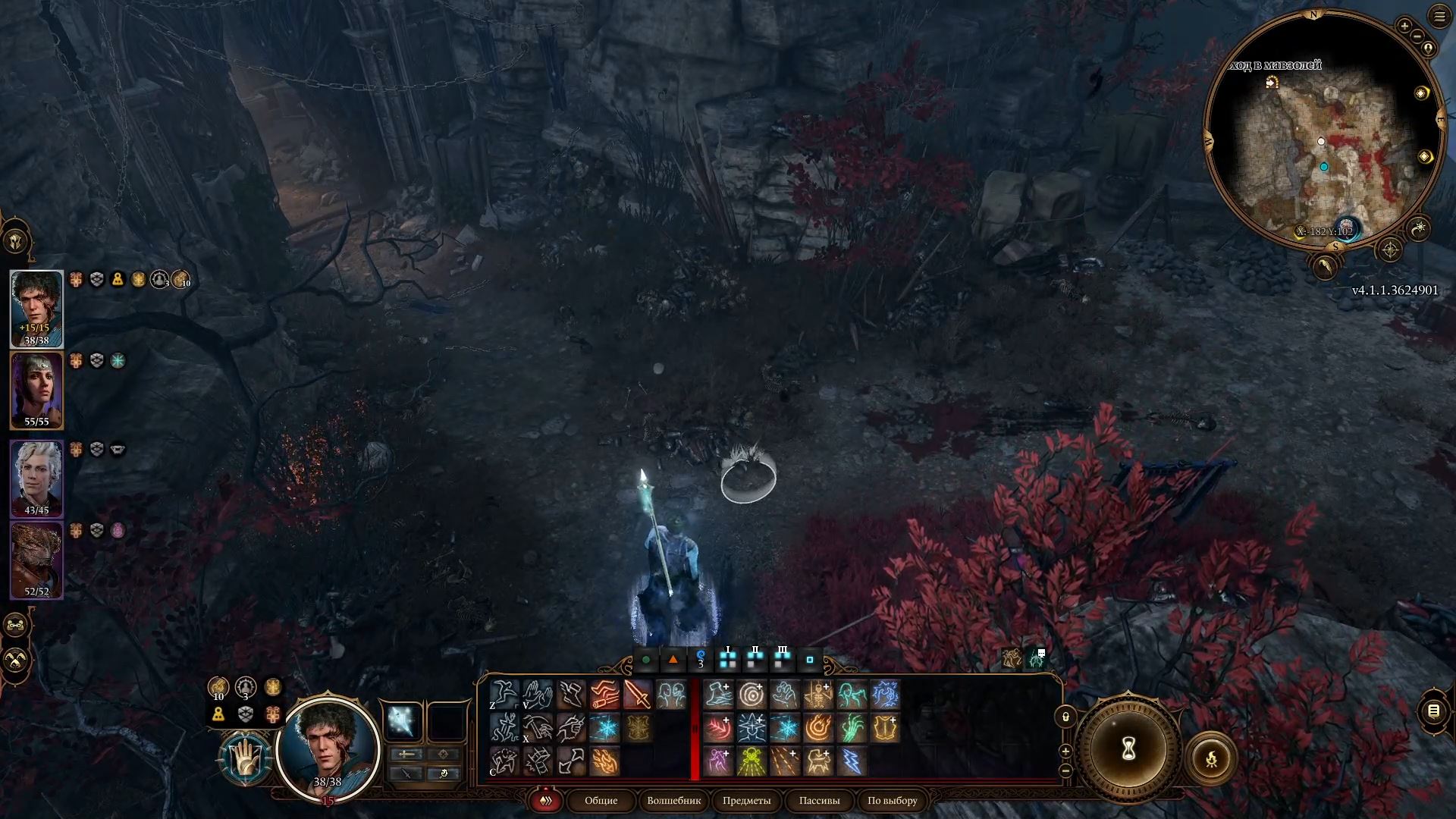Open the main menu hamburger button
Image resolution: width=1456 pixels, height=819 pixels.
pyautogui.click(x=1439, y=17)
